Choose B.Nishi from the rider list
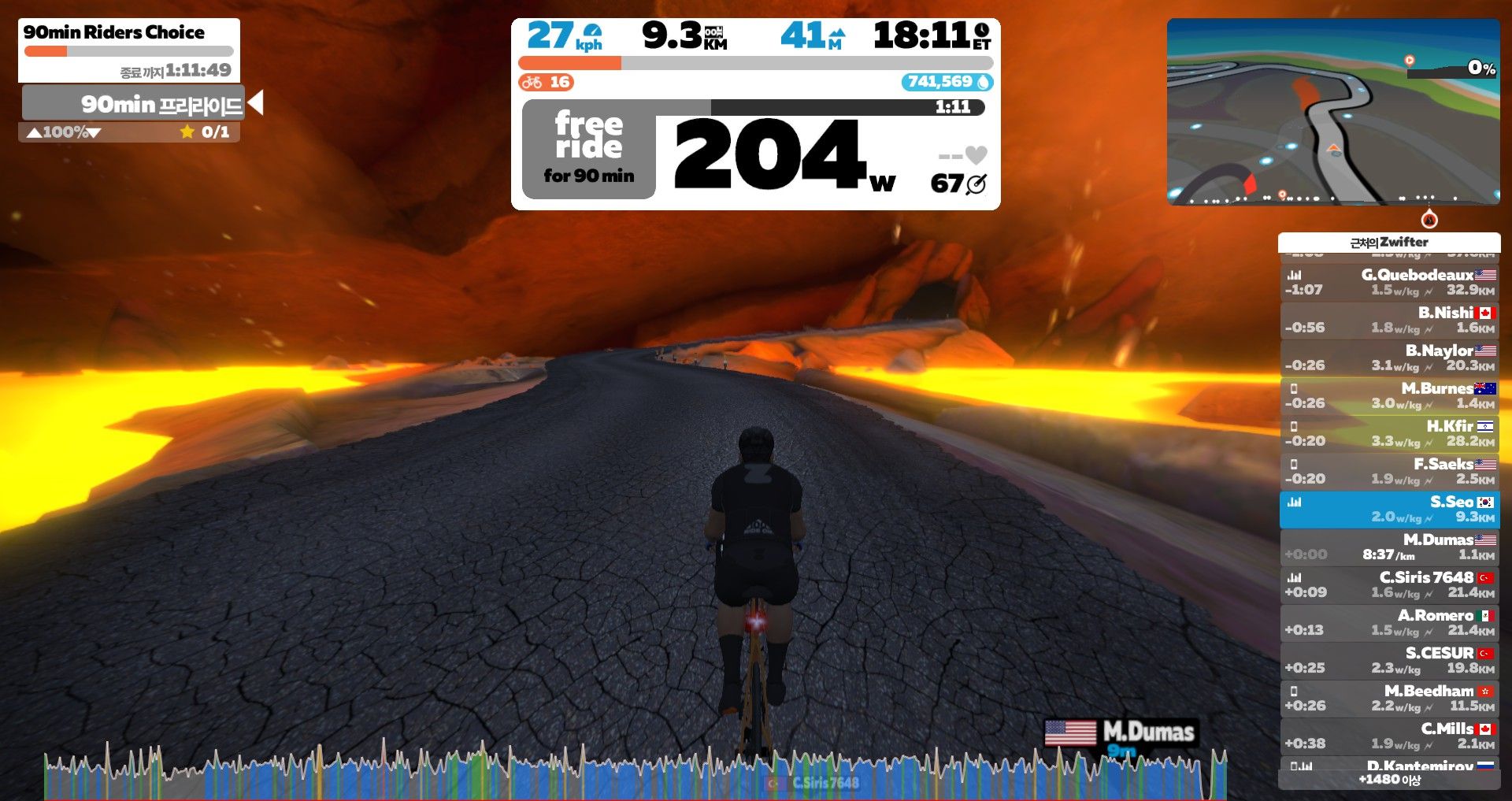 point(1389,320)
